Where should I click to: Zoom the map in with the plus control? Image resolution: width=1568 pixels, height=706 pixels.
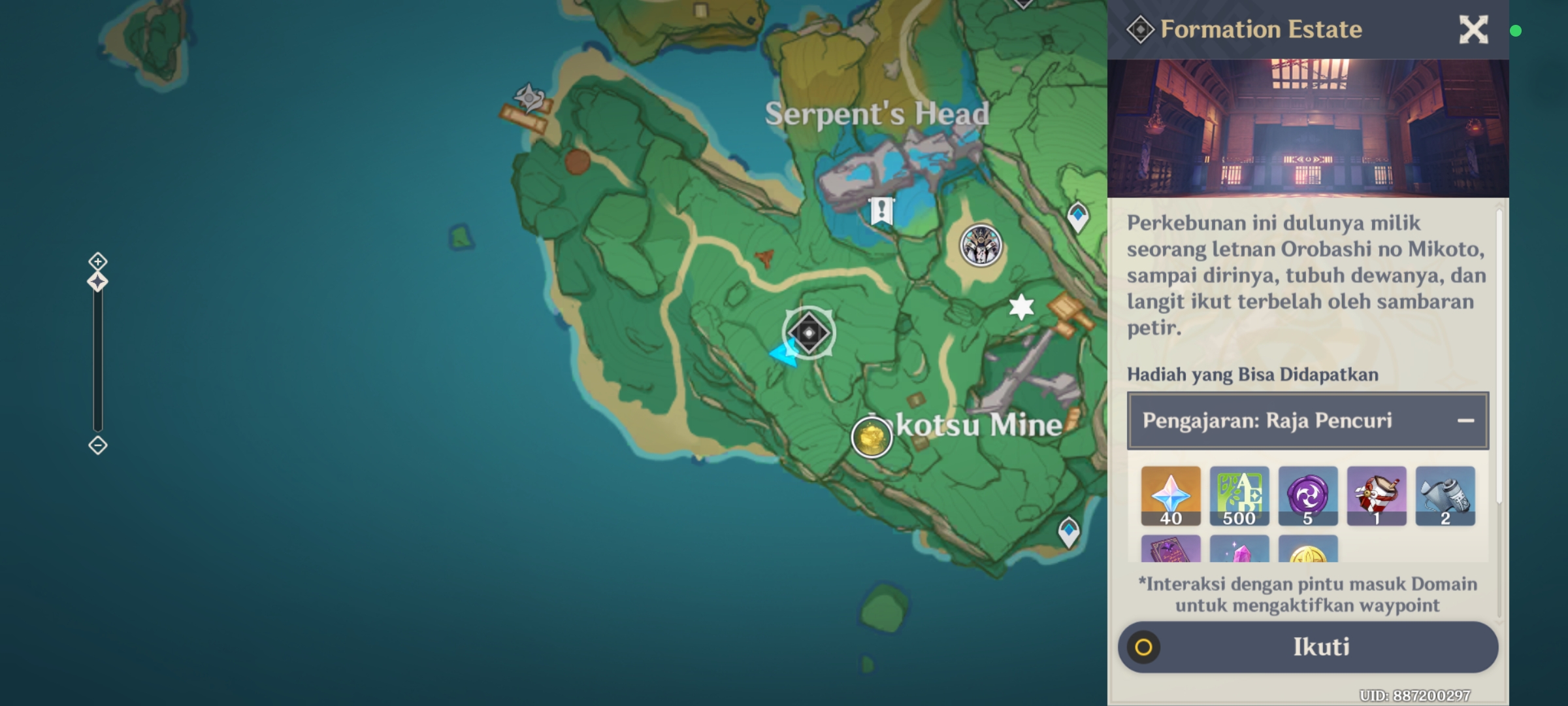click(x=97, y=261)
